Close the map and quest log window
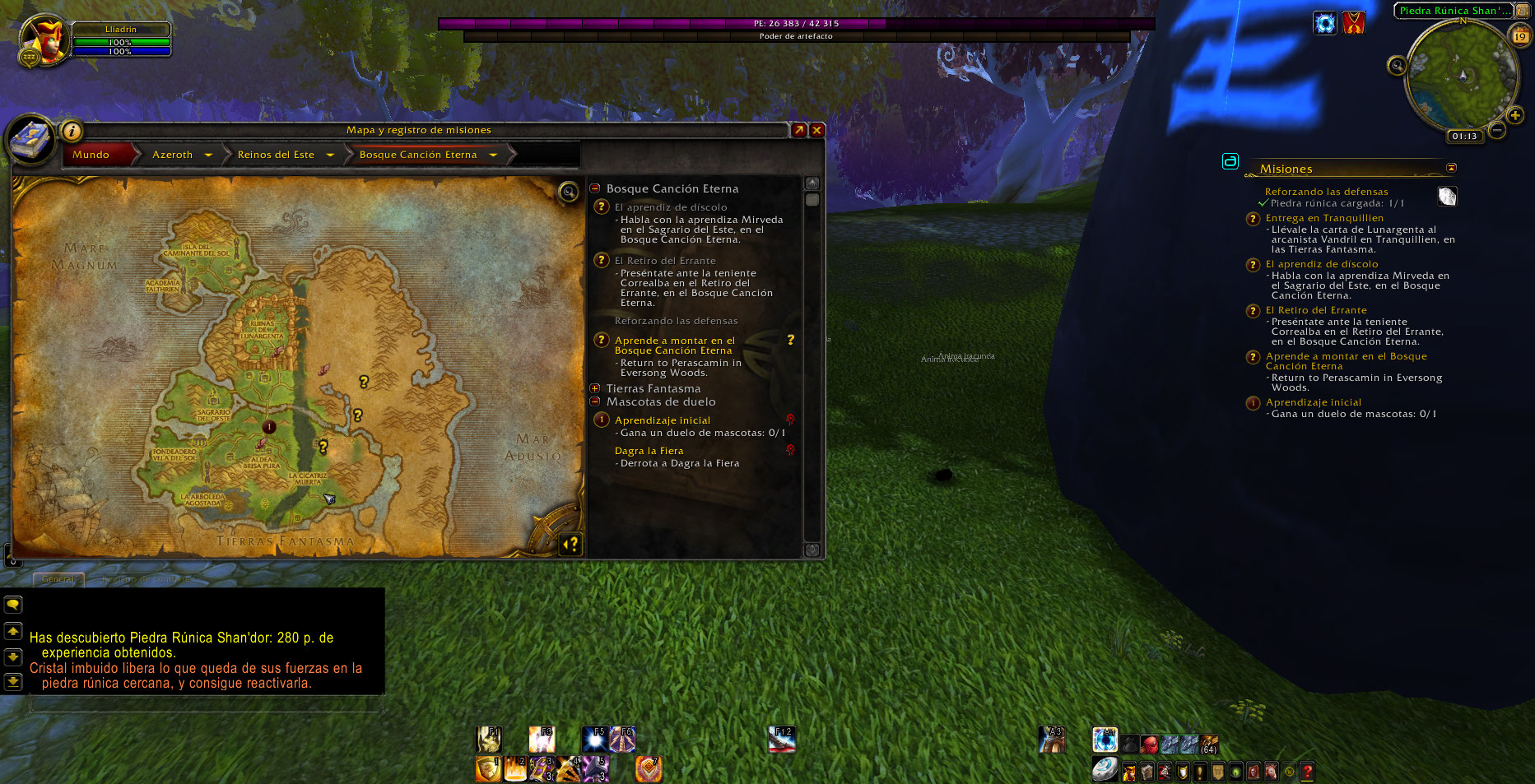1535x784 pixels. click(816, 130)
